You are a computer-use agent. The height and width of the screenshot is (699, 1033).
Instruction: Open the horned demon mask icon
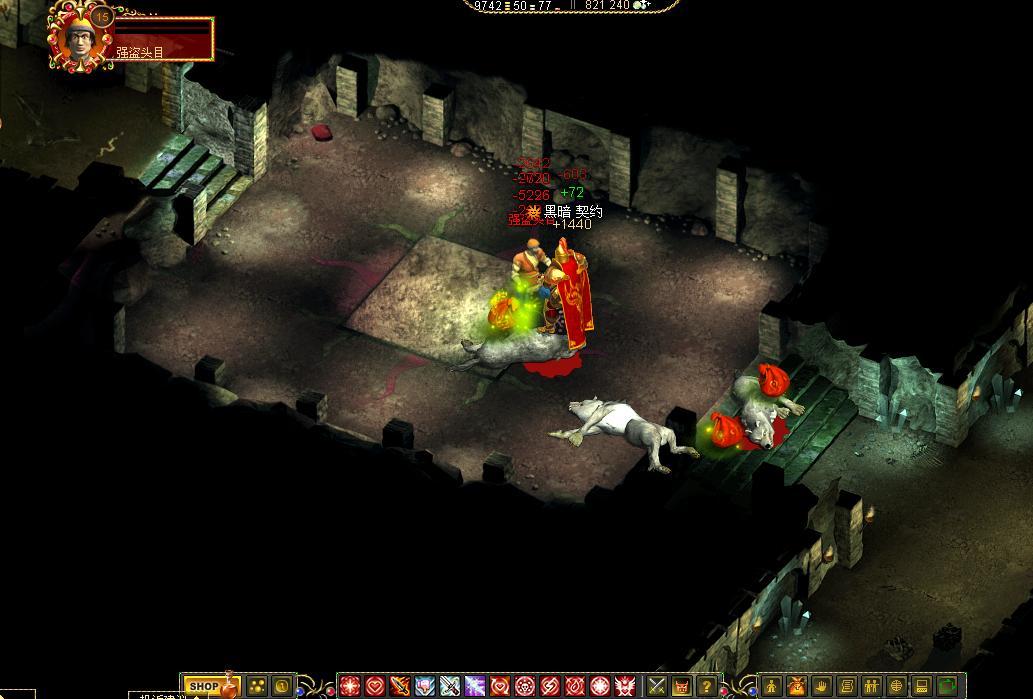pos(682,686)
